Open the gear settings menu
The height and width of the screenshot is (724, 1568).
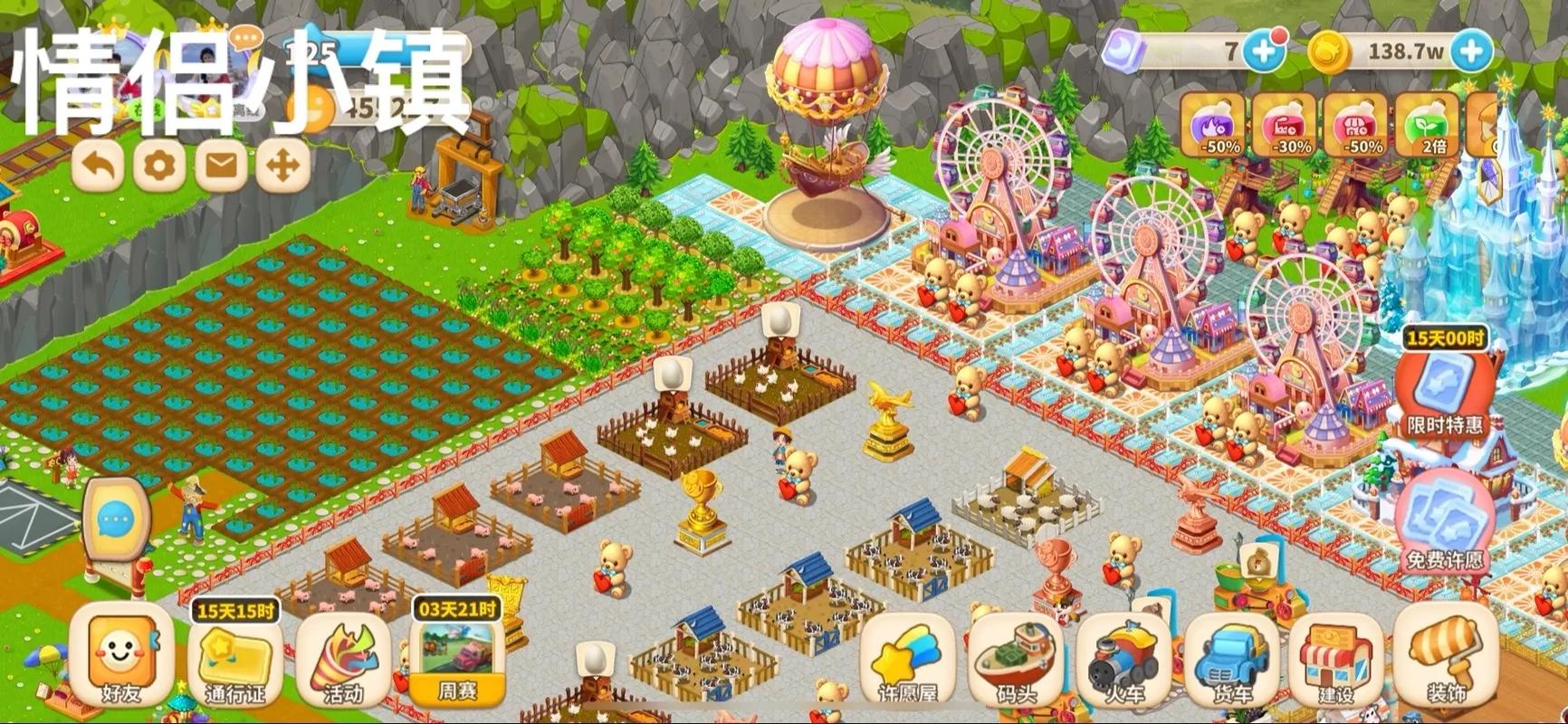(161, 166)
